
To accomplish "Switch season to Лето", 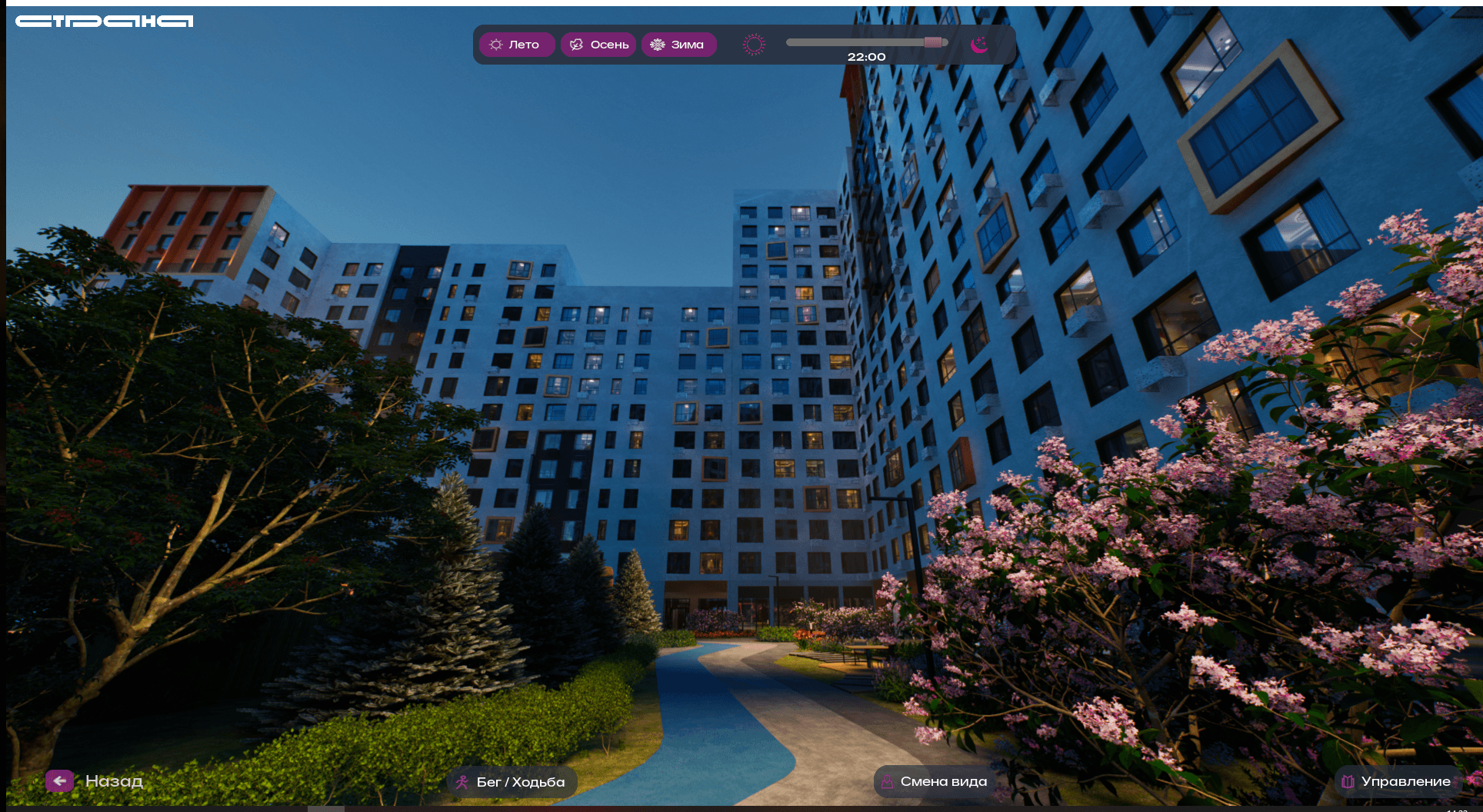I will (x=516, y=45).
